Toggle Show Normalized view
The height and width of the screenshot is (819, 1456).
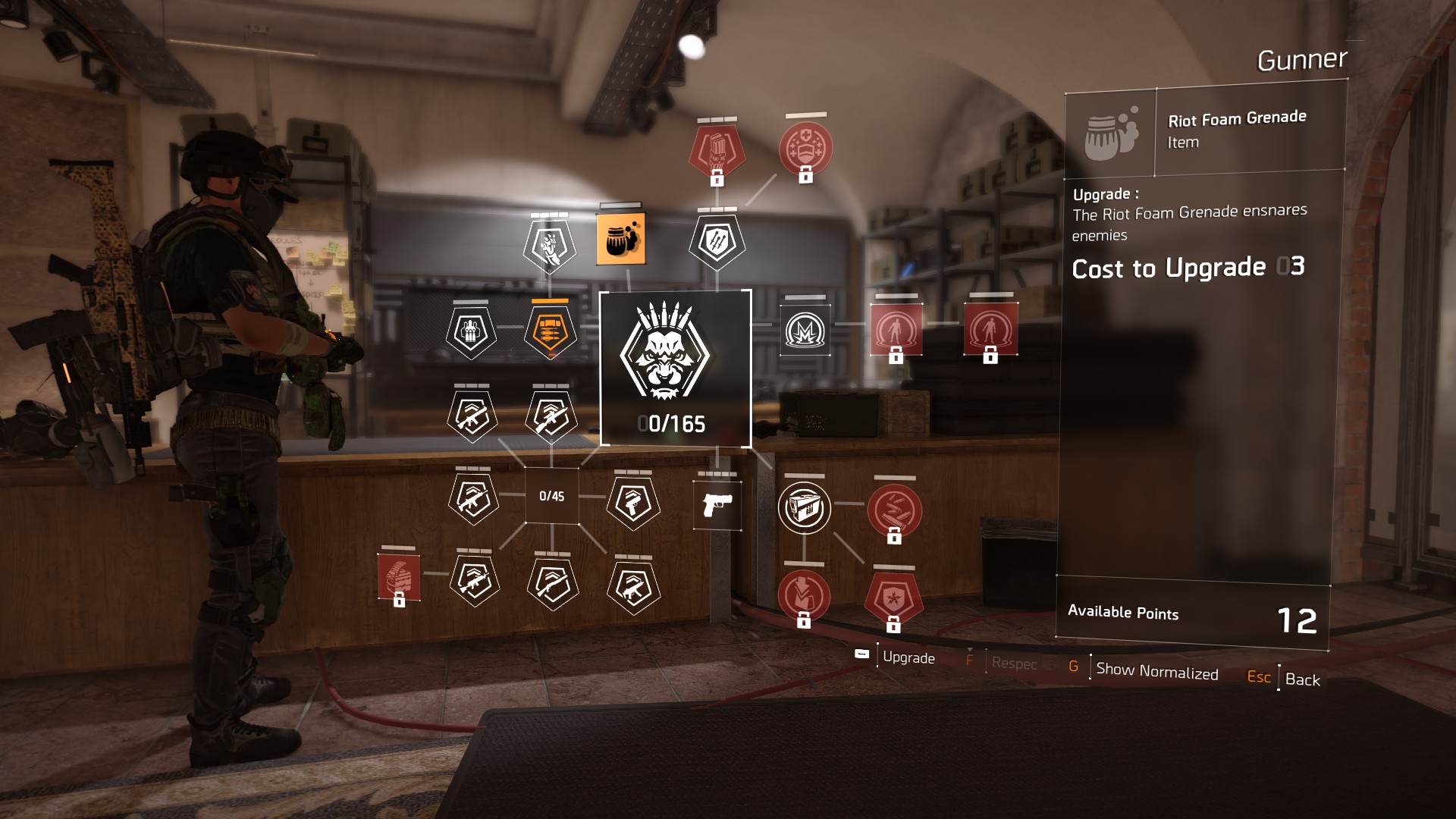[1156, 672]
